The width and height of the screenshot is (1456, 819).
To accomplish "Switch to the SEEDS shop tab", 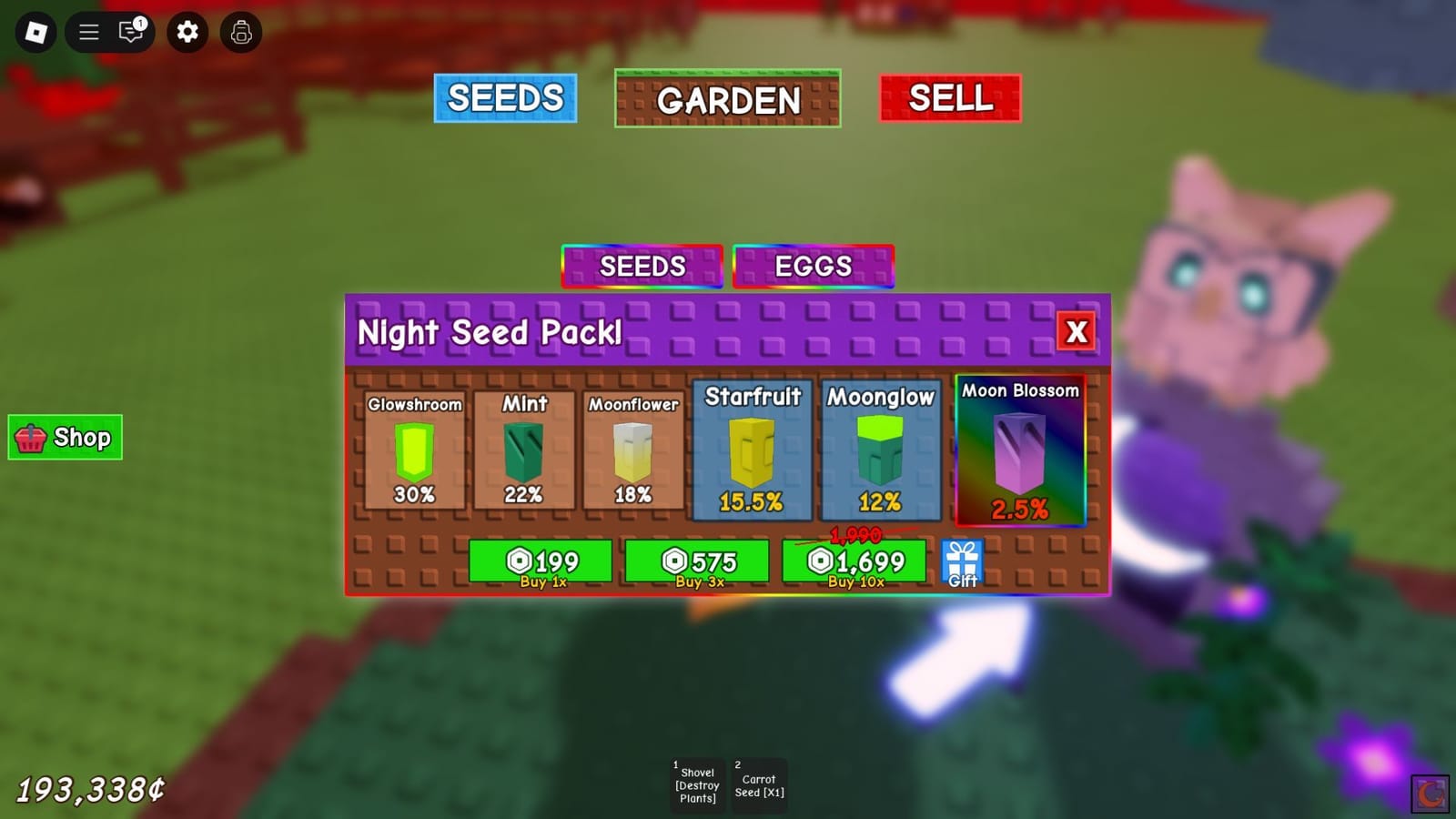I will (x=642, y=267).
